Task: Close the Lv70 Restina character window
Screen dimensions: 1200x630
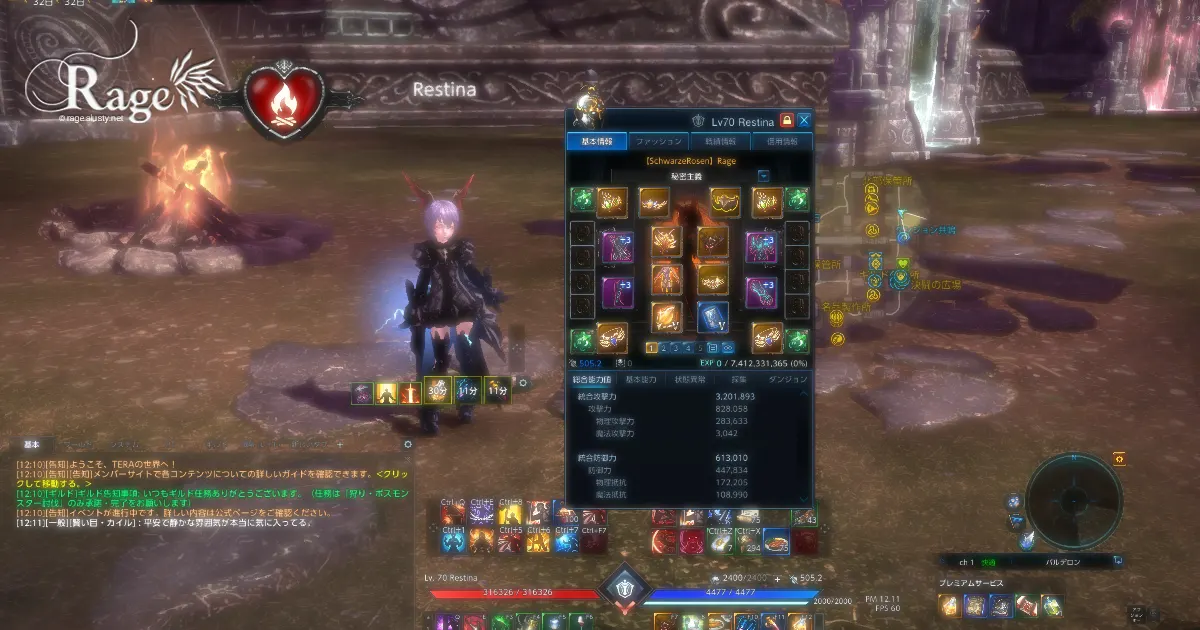Action: (x=804, y=121)
